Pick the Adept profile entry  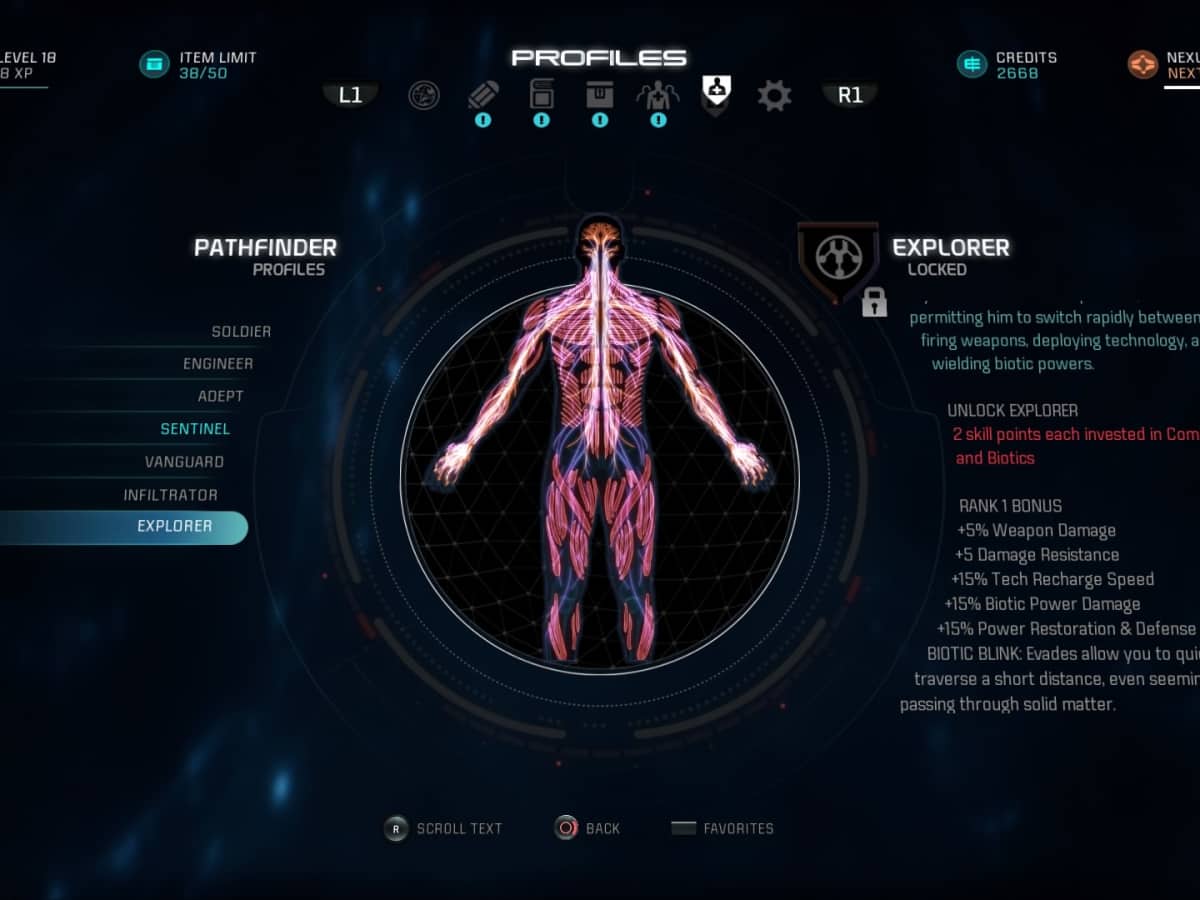tap(220, 396)
